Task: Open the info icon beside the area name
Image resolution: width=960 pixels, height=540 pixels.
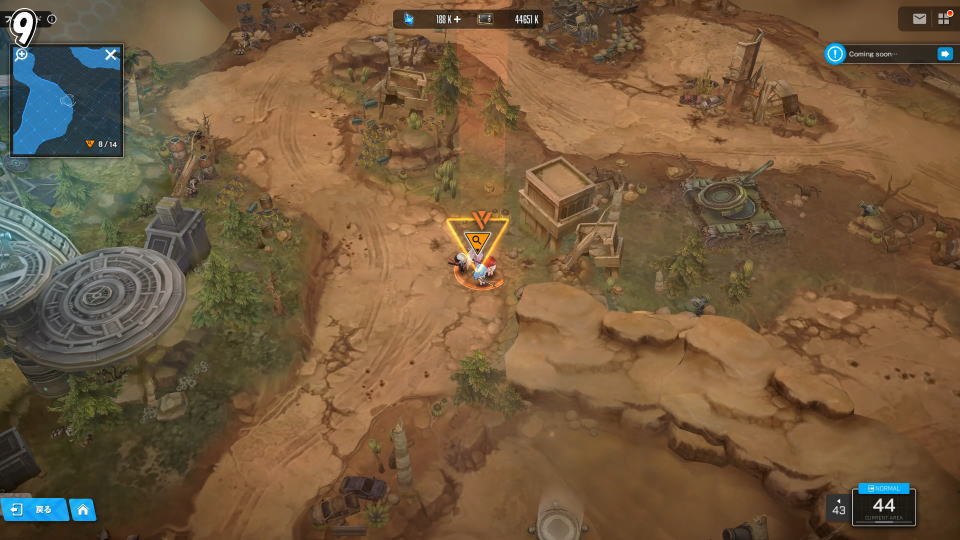Action: 52,19
